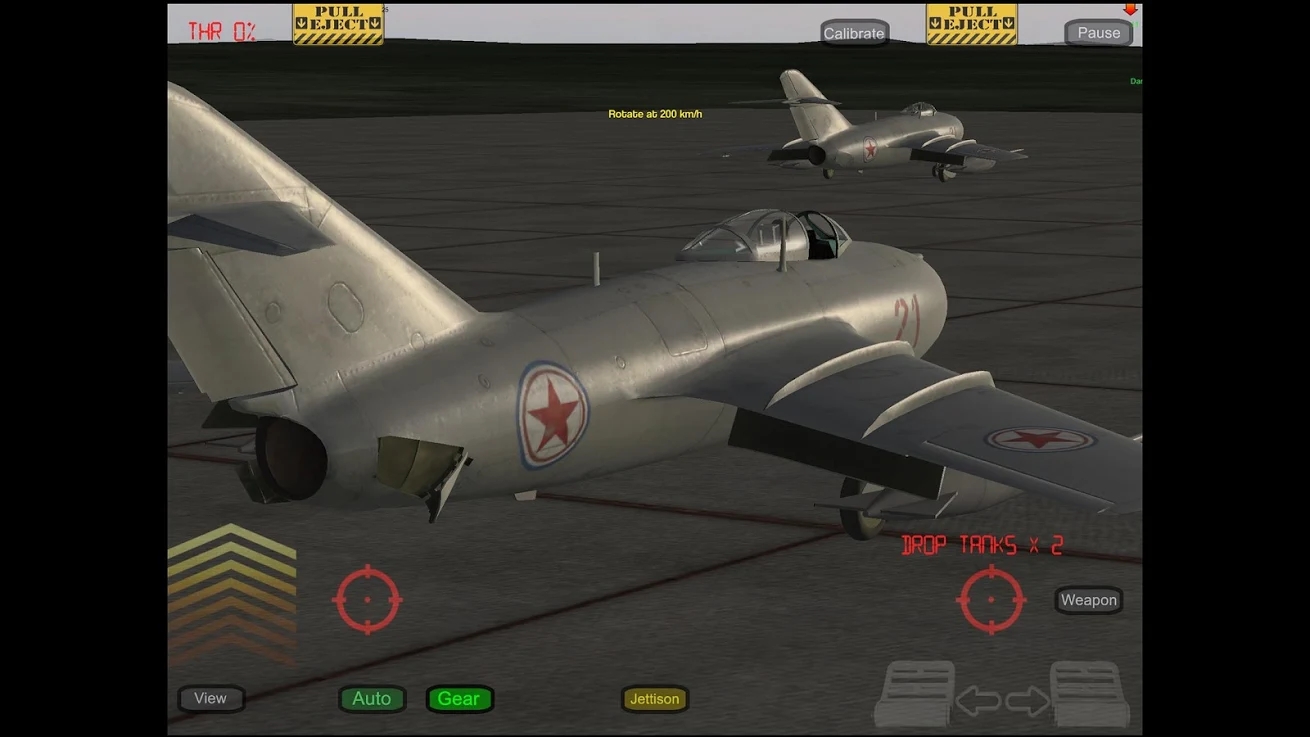Toggle the Auto pilot button
This screenshot has height=737, width=1310.
[x=372, y=698]
